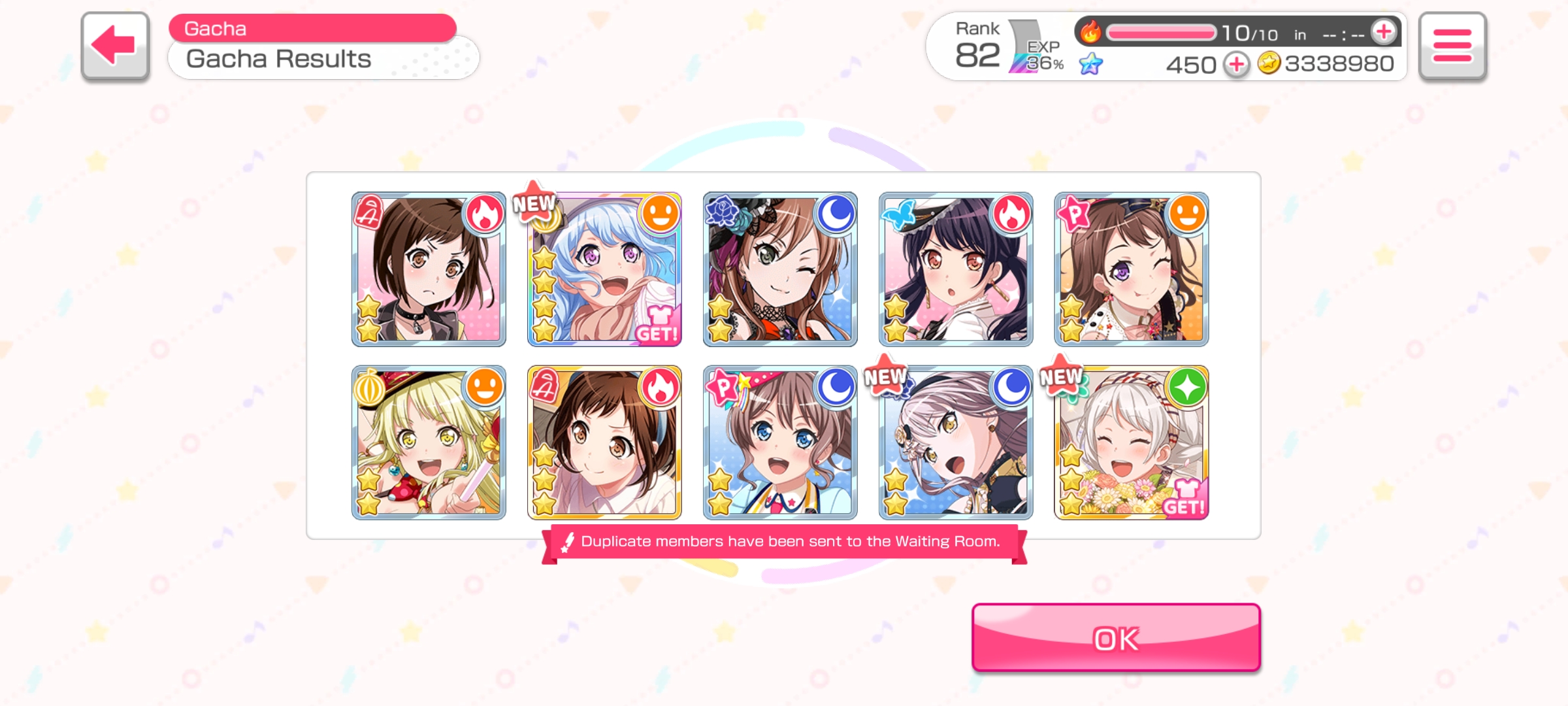The height and width of the screenshot is (706, 1568).
Task: Add more stars with the plus button
Action: (1236, 65)
